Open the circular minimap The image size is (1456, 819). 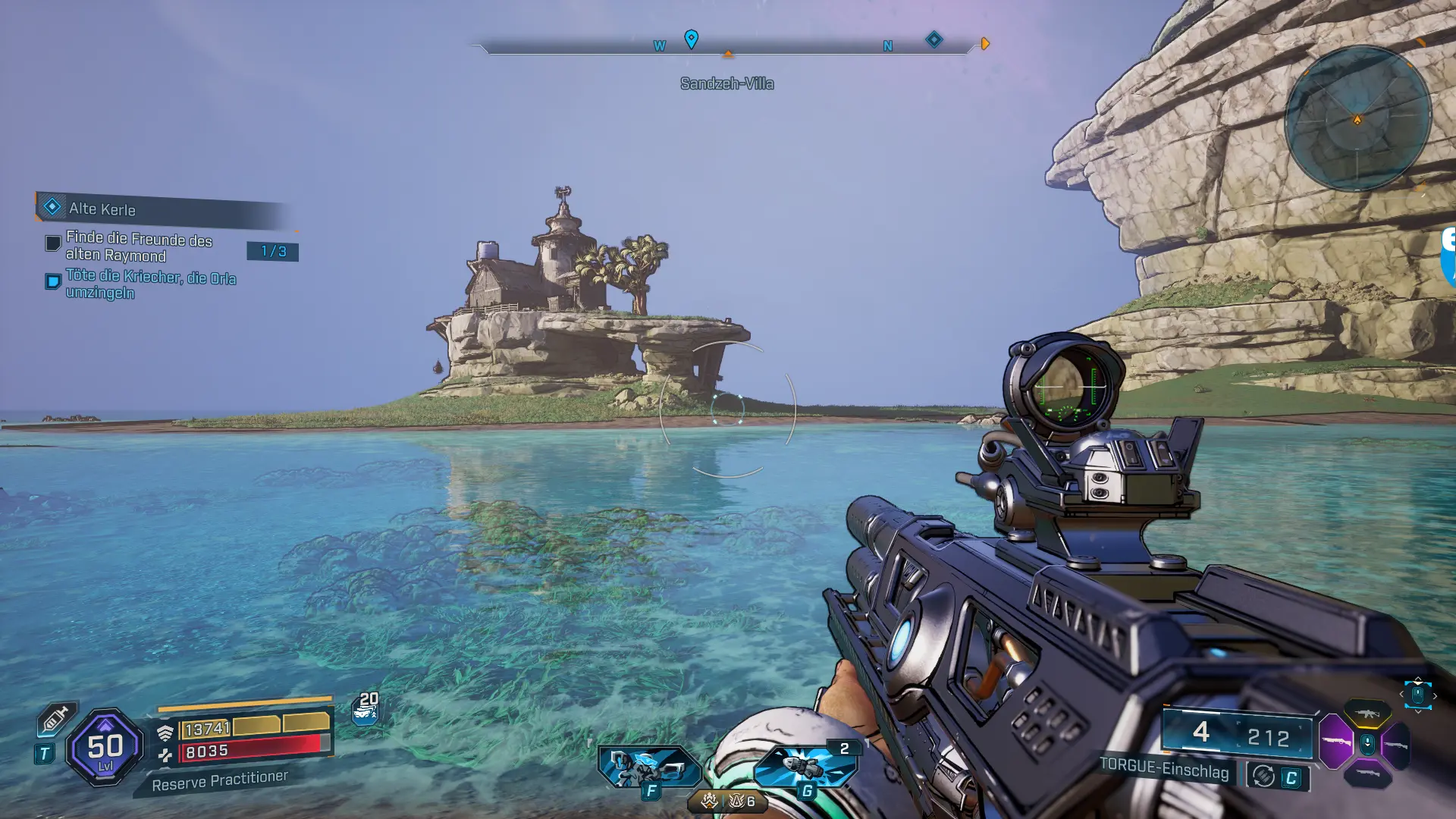pyautogui.click(x=1357, y=119)
